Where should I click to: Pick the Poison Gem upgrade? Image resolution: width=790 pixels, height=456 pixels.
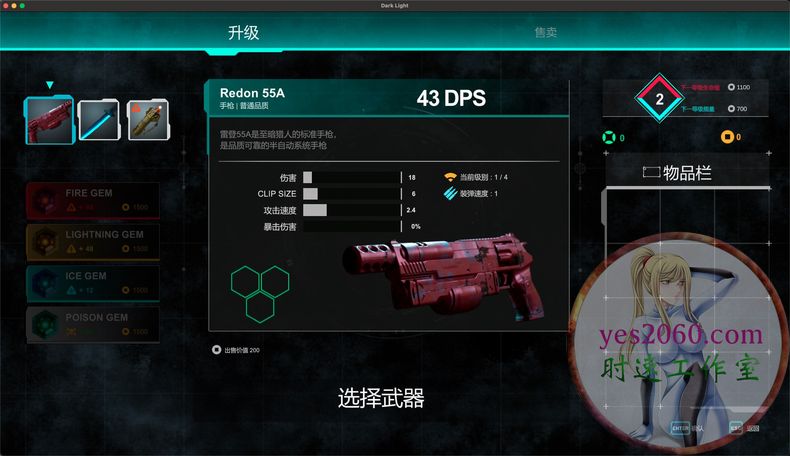point(92,324)
